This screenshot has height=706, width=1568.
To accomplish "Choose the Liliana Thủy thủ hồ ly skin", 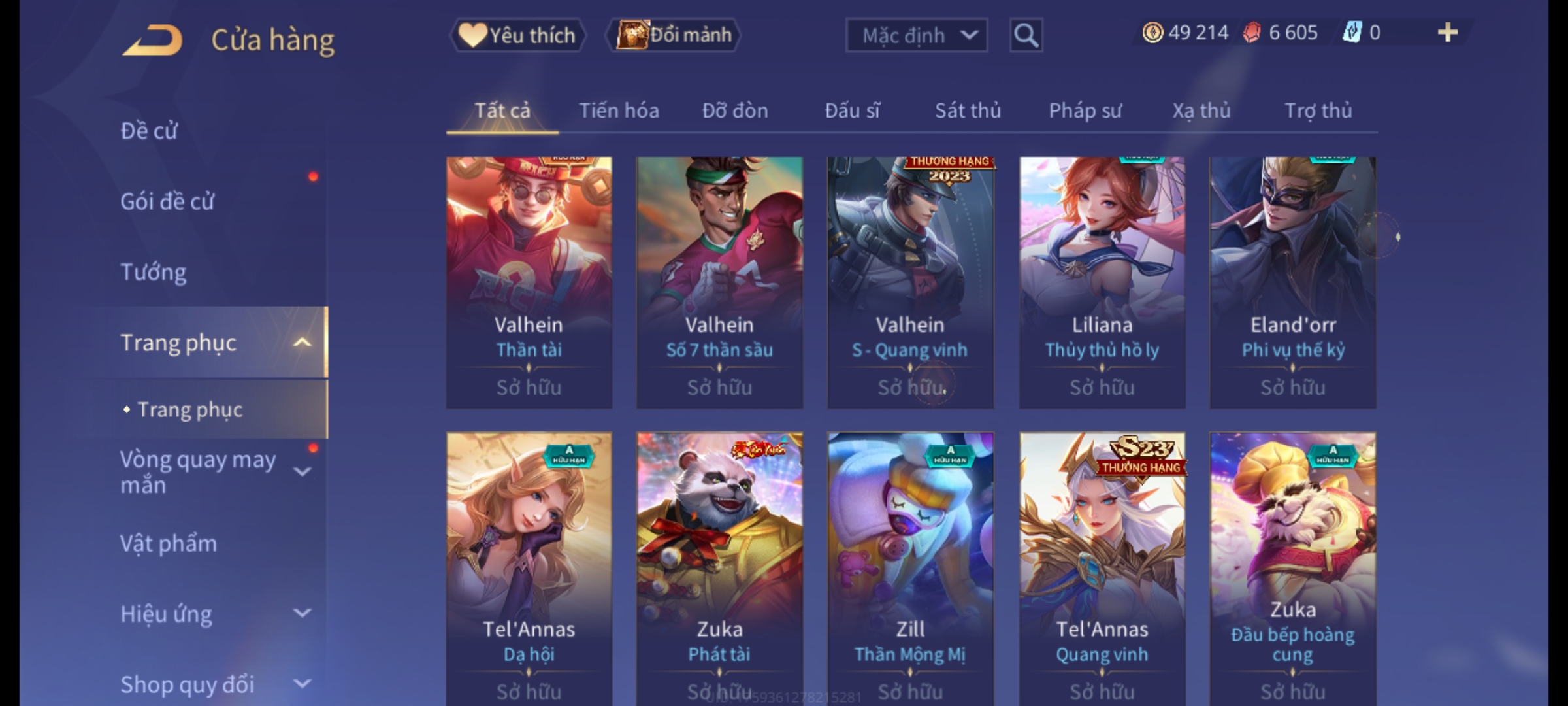I will 1102,281.
